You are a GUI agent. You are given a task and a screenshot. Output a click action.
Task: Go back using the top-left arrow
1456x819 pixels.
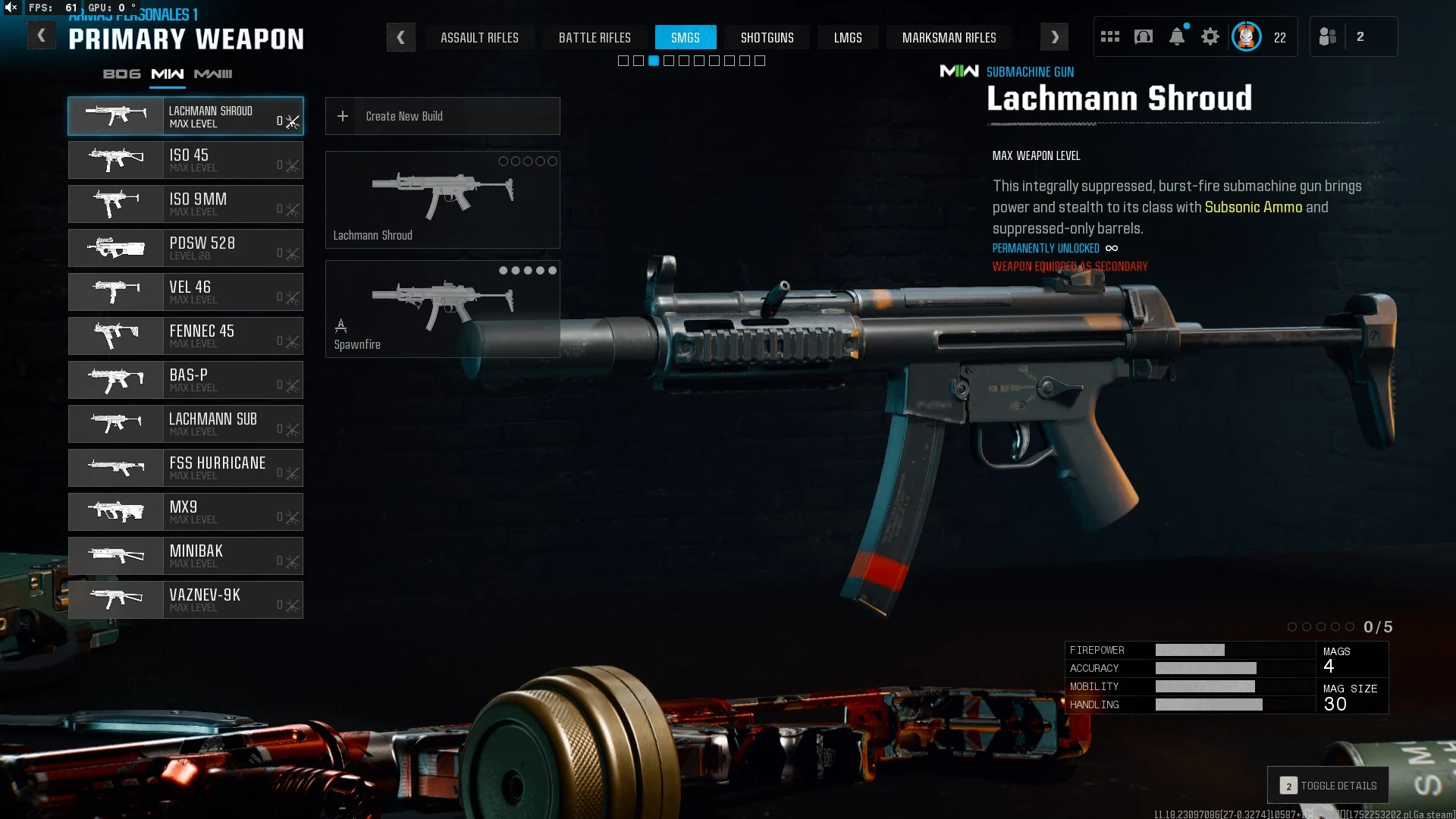point(42,36)
